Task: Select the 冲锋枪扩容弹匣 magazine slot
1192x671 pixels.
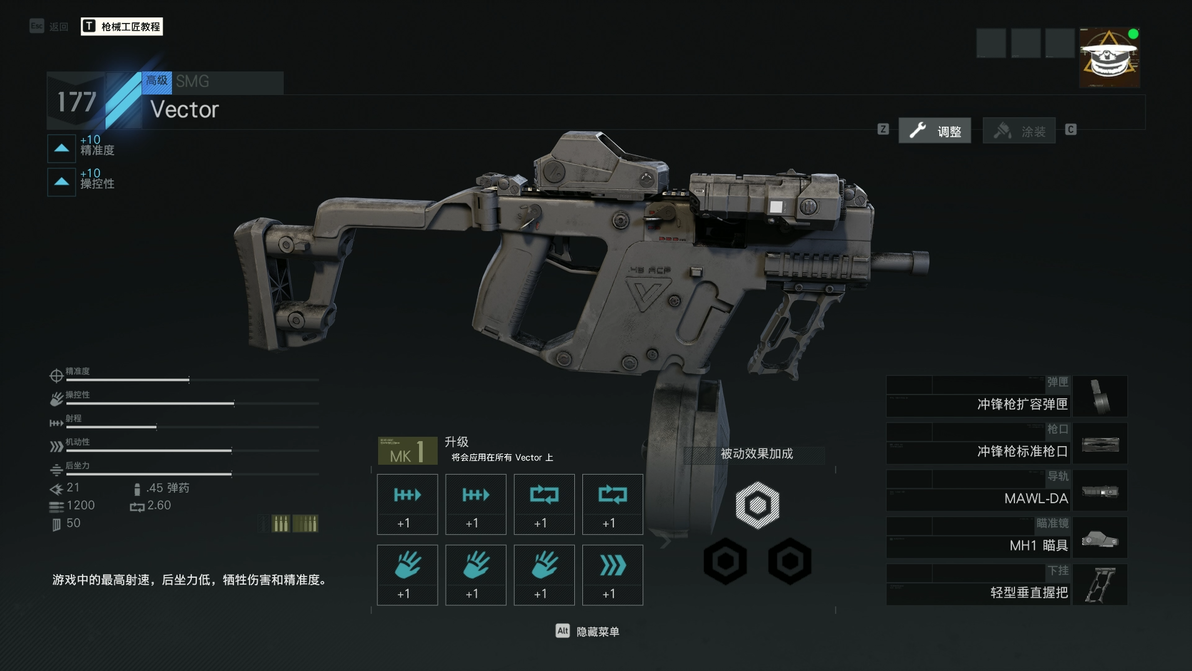Action: coord(1006,397)
